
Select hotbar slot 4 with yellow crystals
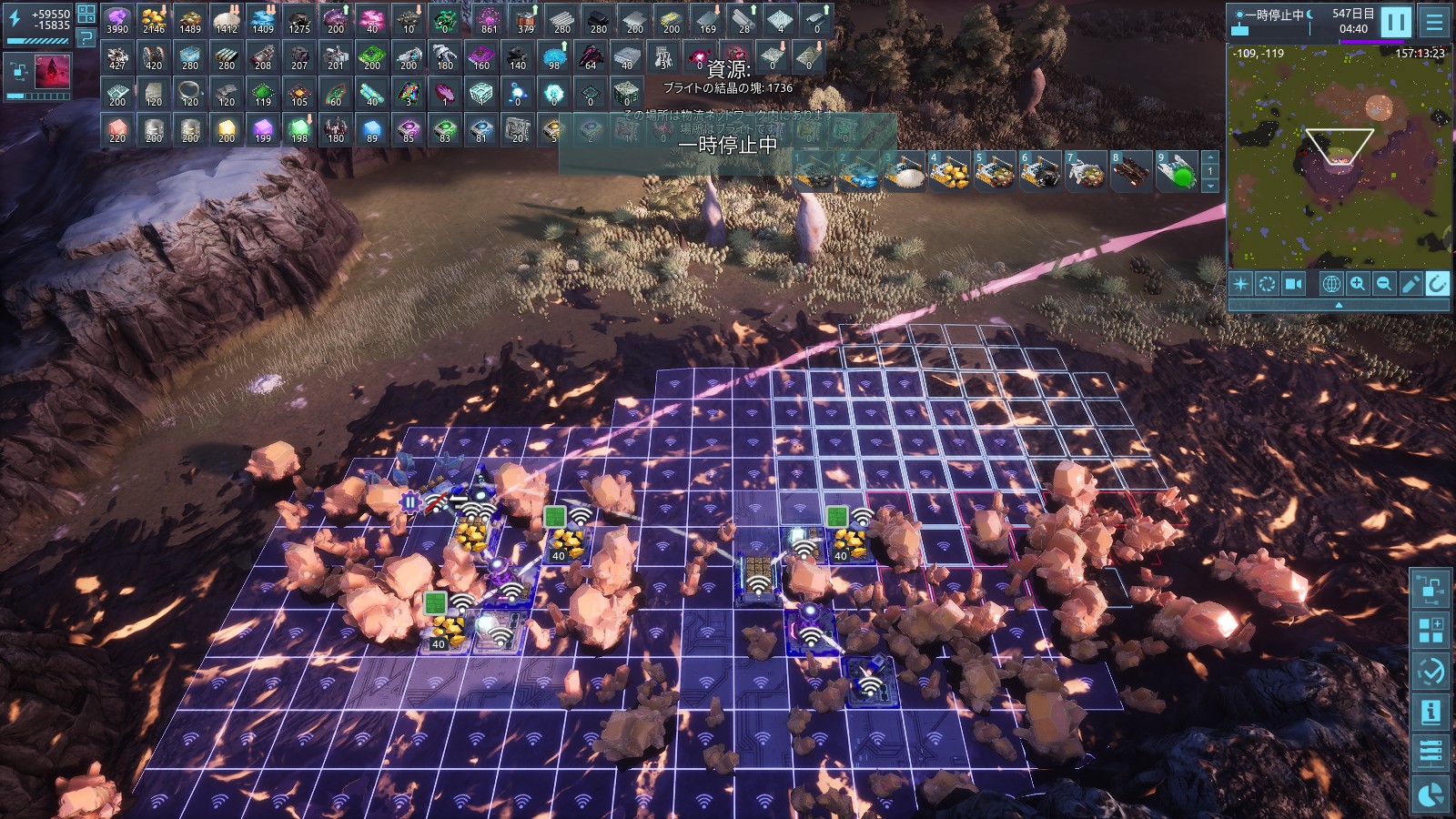coord(949,172)
